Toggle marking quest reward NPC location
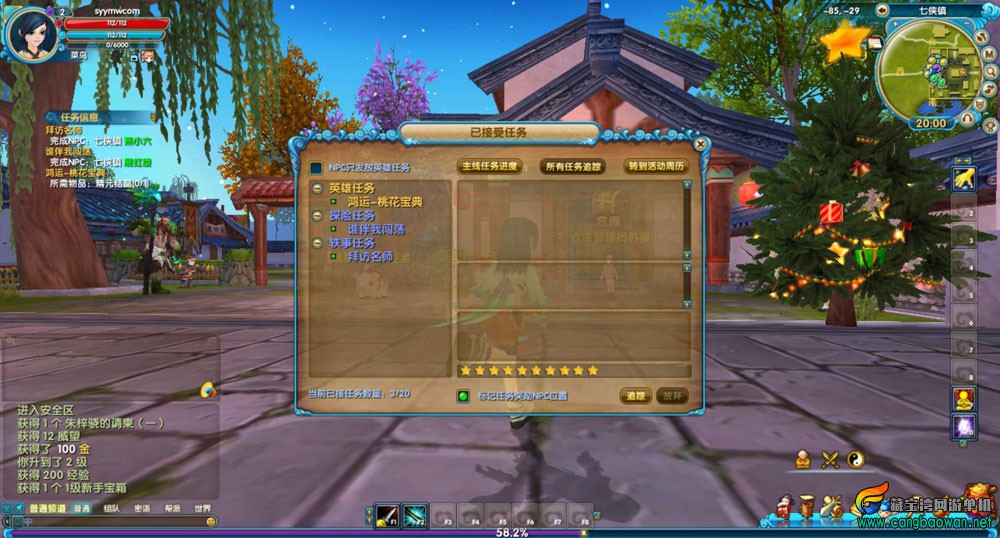 [x=463, y=396]
